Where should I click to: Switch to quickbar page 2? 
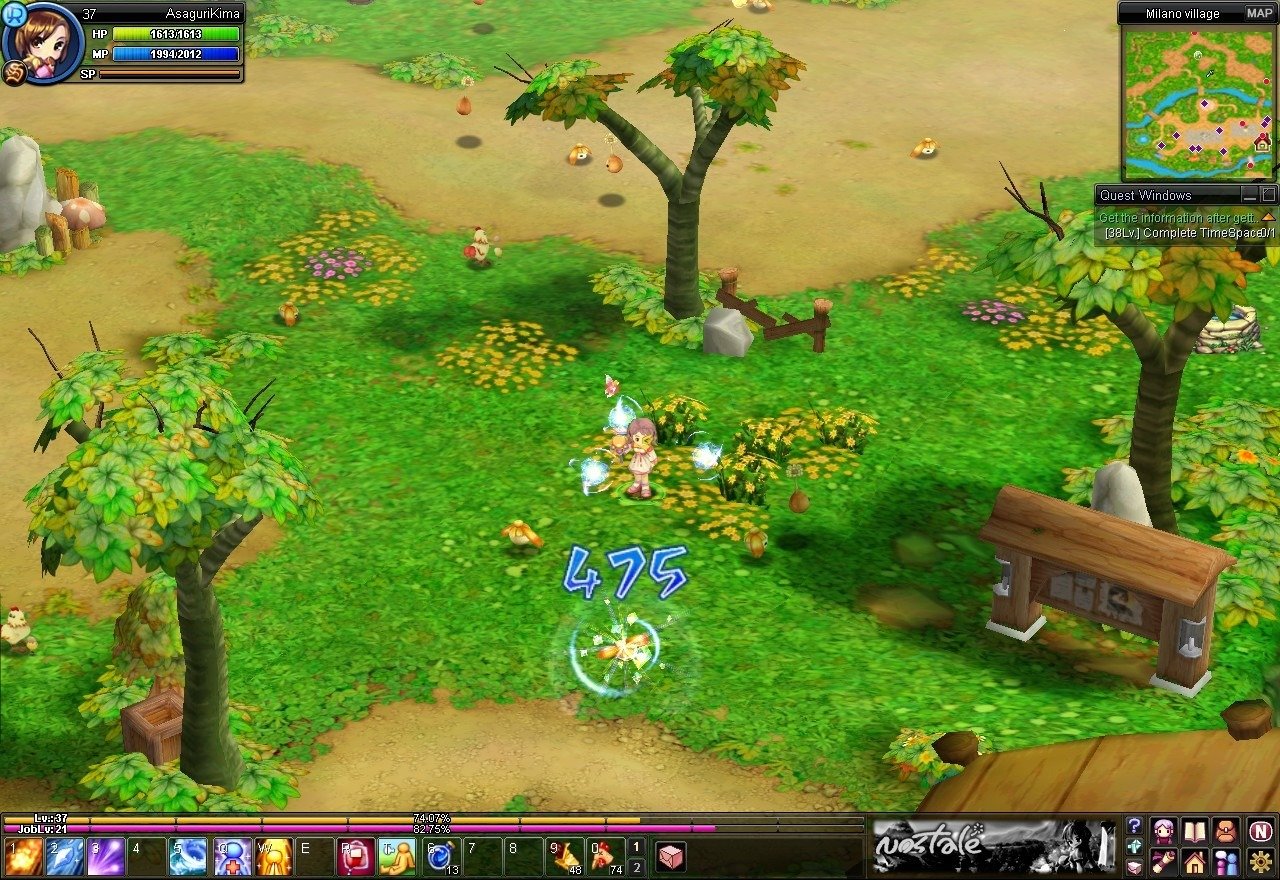(x=636, y=867)
